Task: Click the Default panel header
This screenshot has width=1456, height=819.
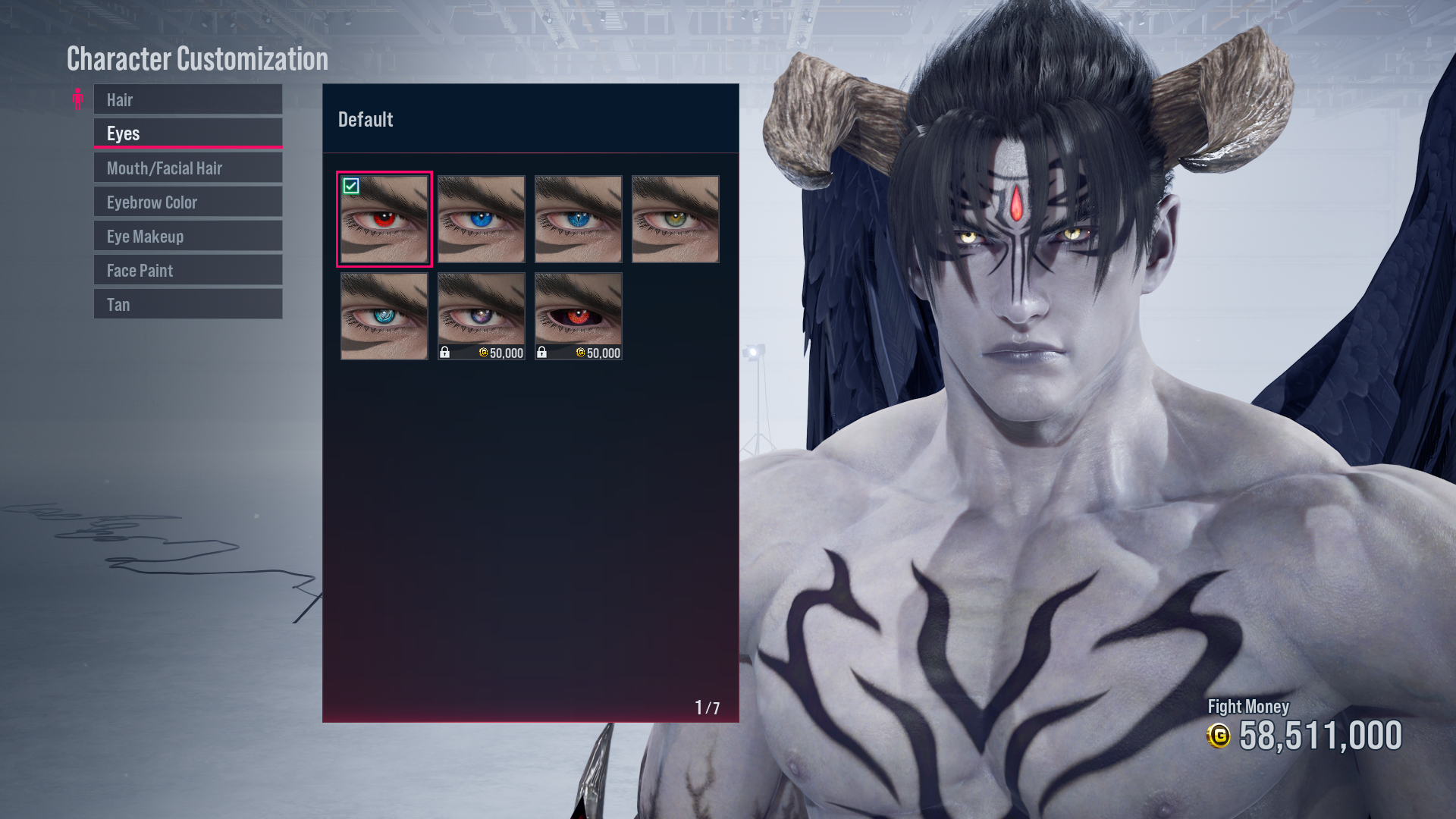Action: click(366, 119)
